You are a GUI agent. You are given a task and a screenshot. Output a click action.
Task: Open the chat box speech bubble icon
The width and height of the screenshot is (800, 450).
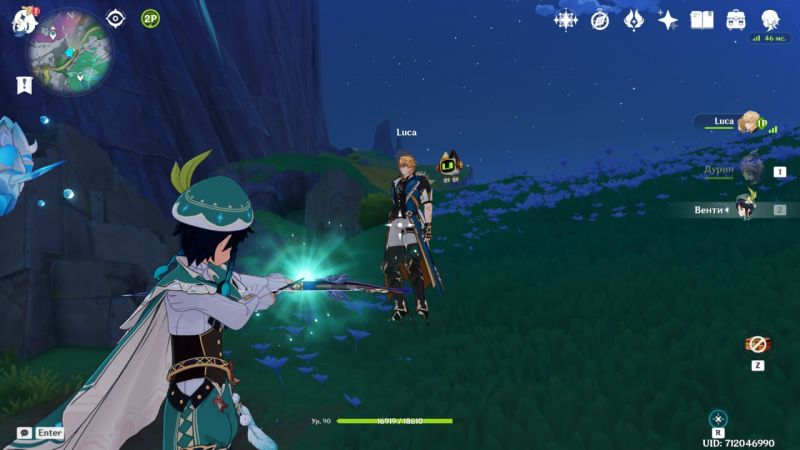point(24,433)
